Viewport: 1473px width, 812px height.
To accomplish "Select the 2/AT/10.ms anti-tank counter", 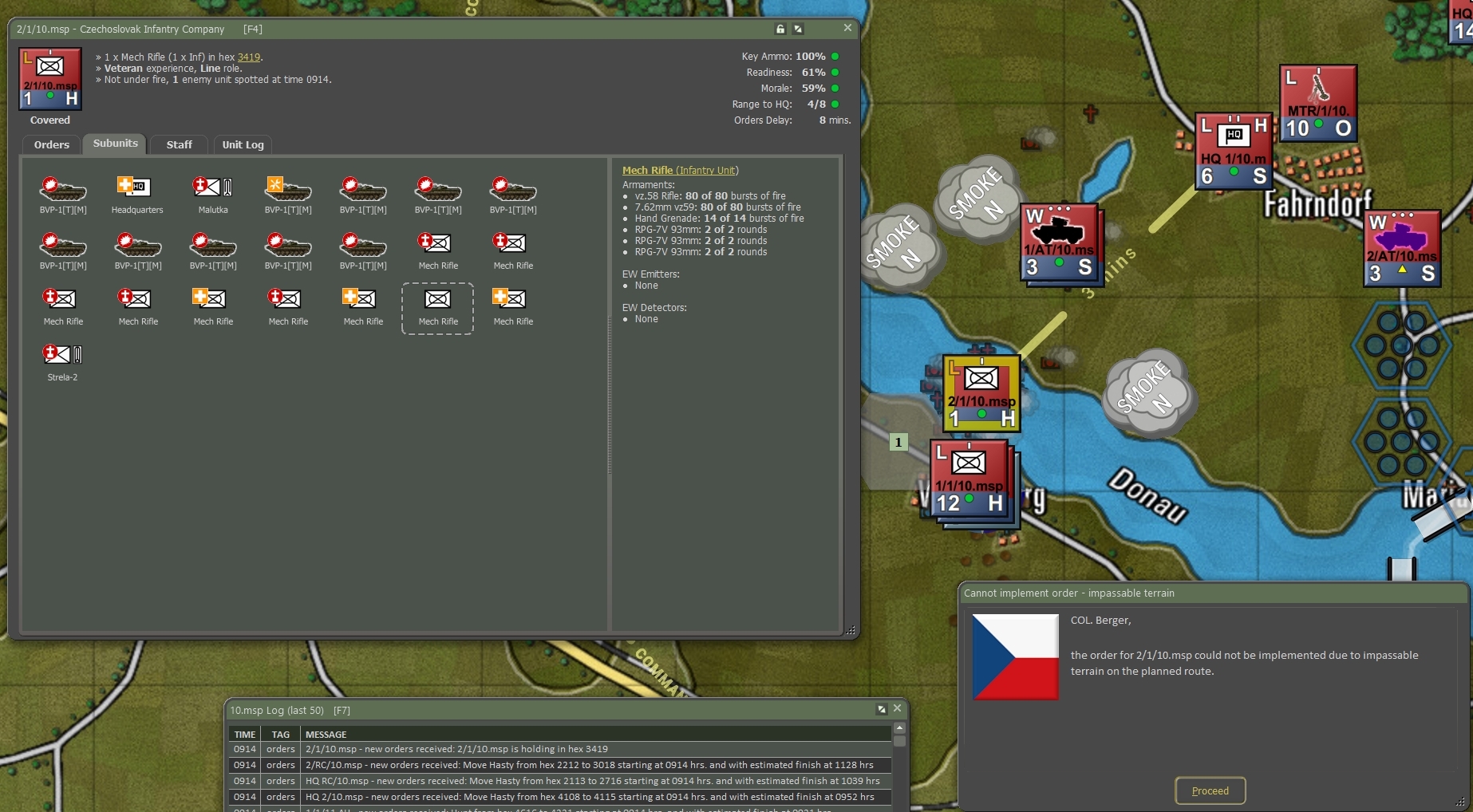I will [1401, 247].
